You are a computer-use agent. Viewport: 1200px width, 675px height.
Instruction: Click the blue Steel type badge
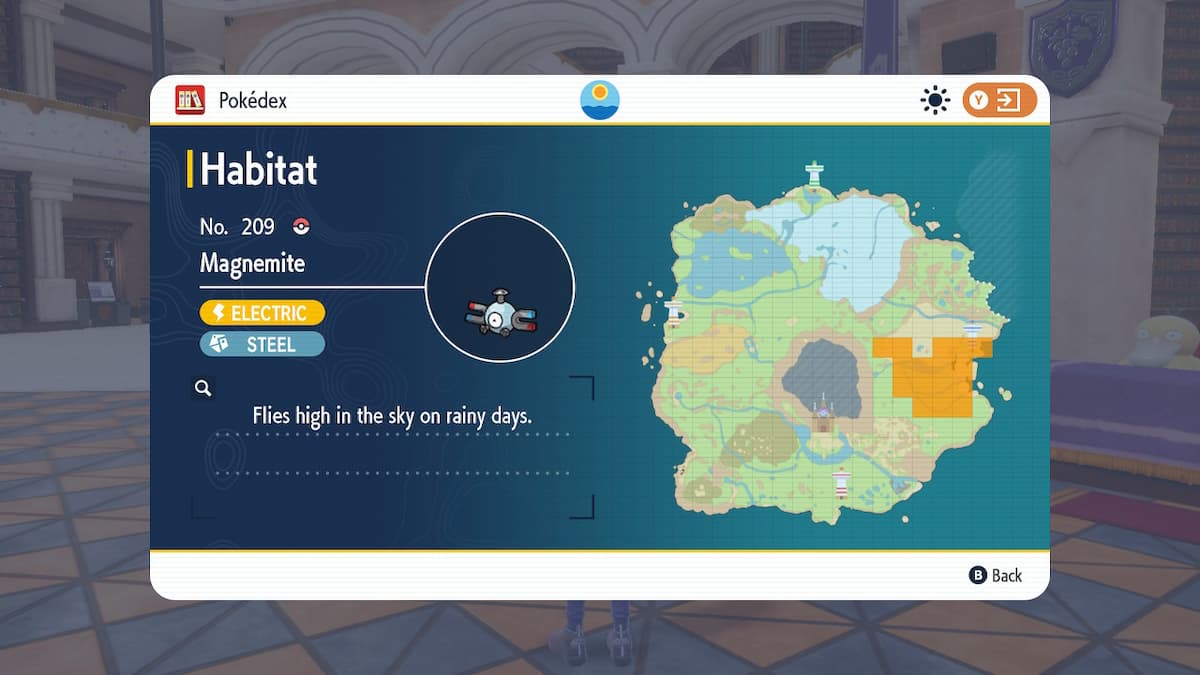pos(262,344)
